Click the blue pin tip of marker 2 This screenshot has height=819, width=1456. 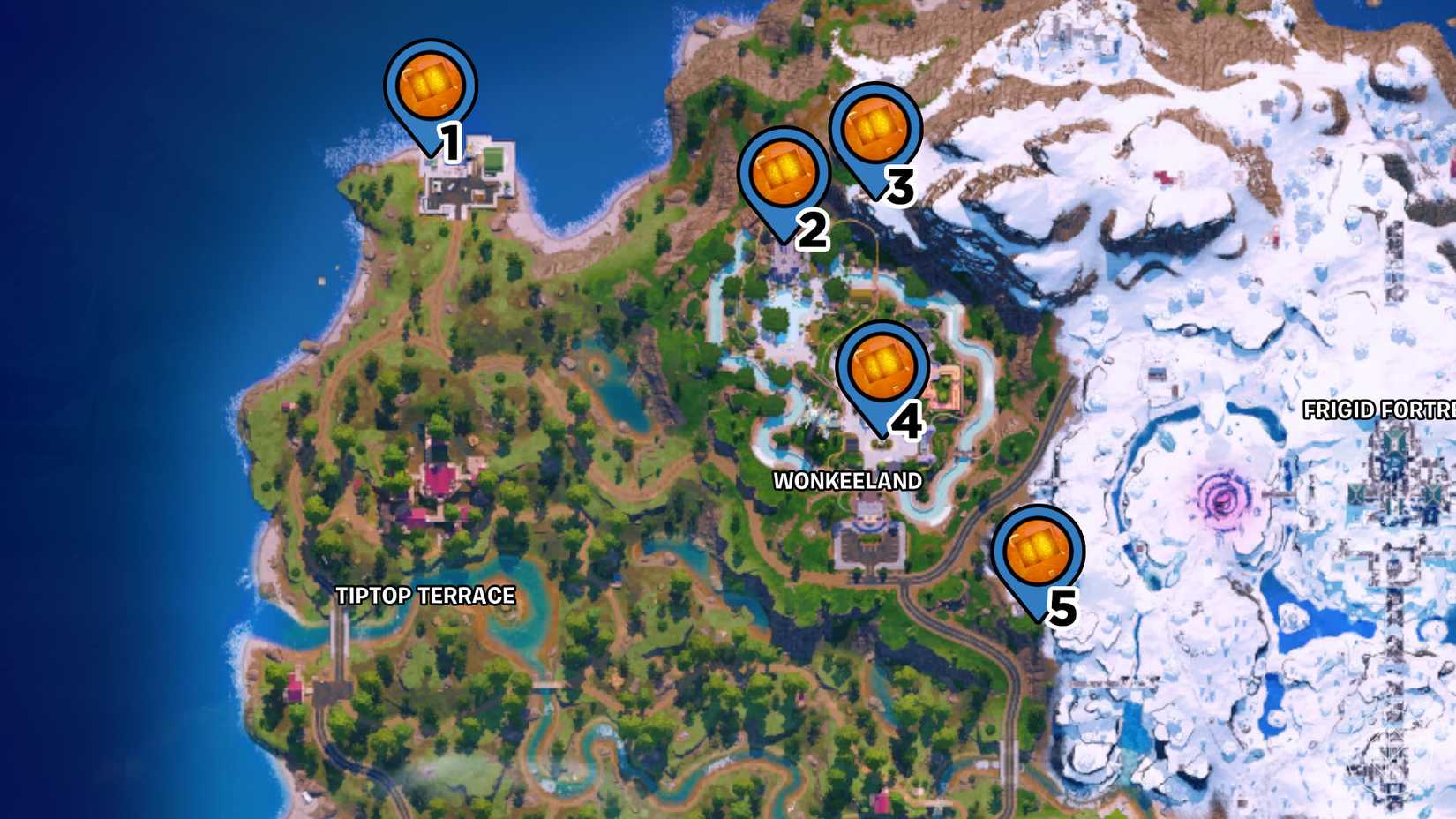(x=784, y=238)
